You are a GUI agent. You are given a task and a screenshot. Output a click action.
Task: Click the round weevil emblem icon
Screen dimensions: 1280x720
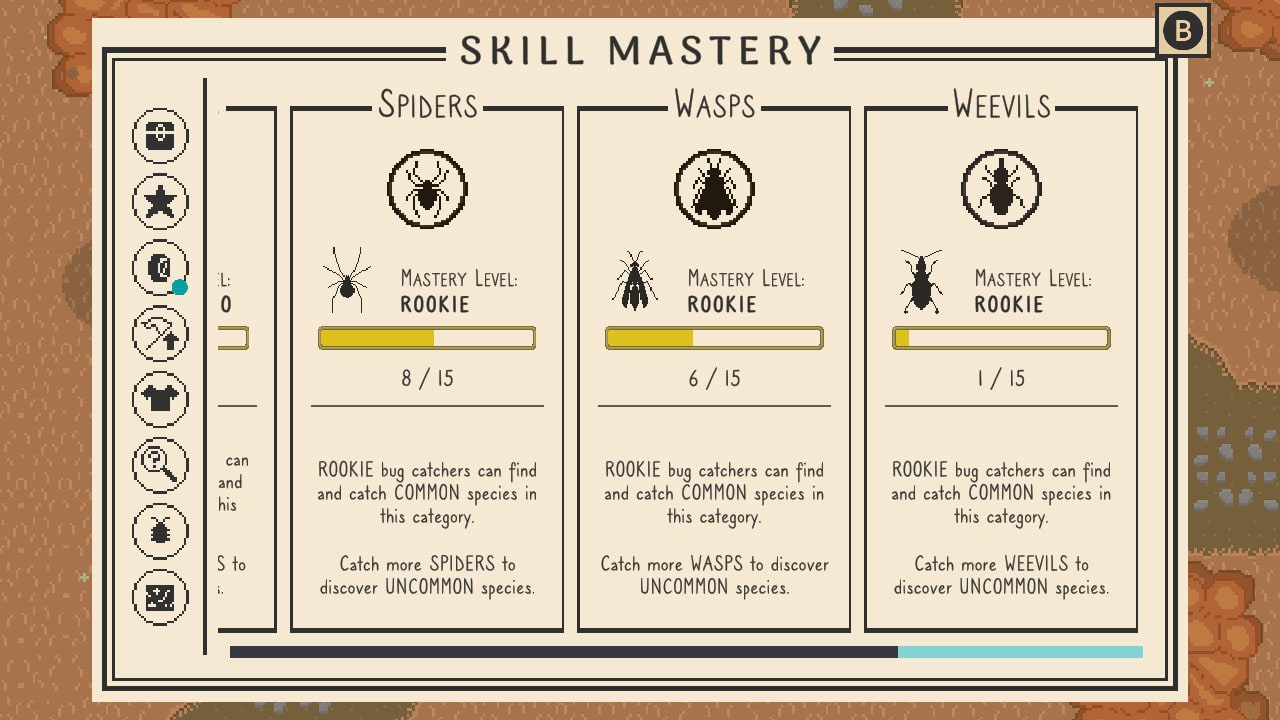[x=1001, y=189]
